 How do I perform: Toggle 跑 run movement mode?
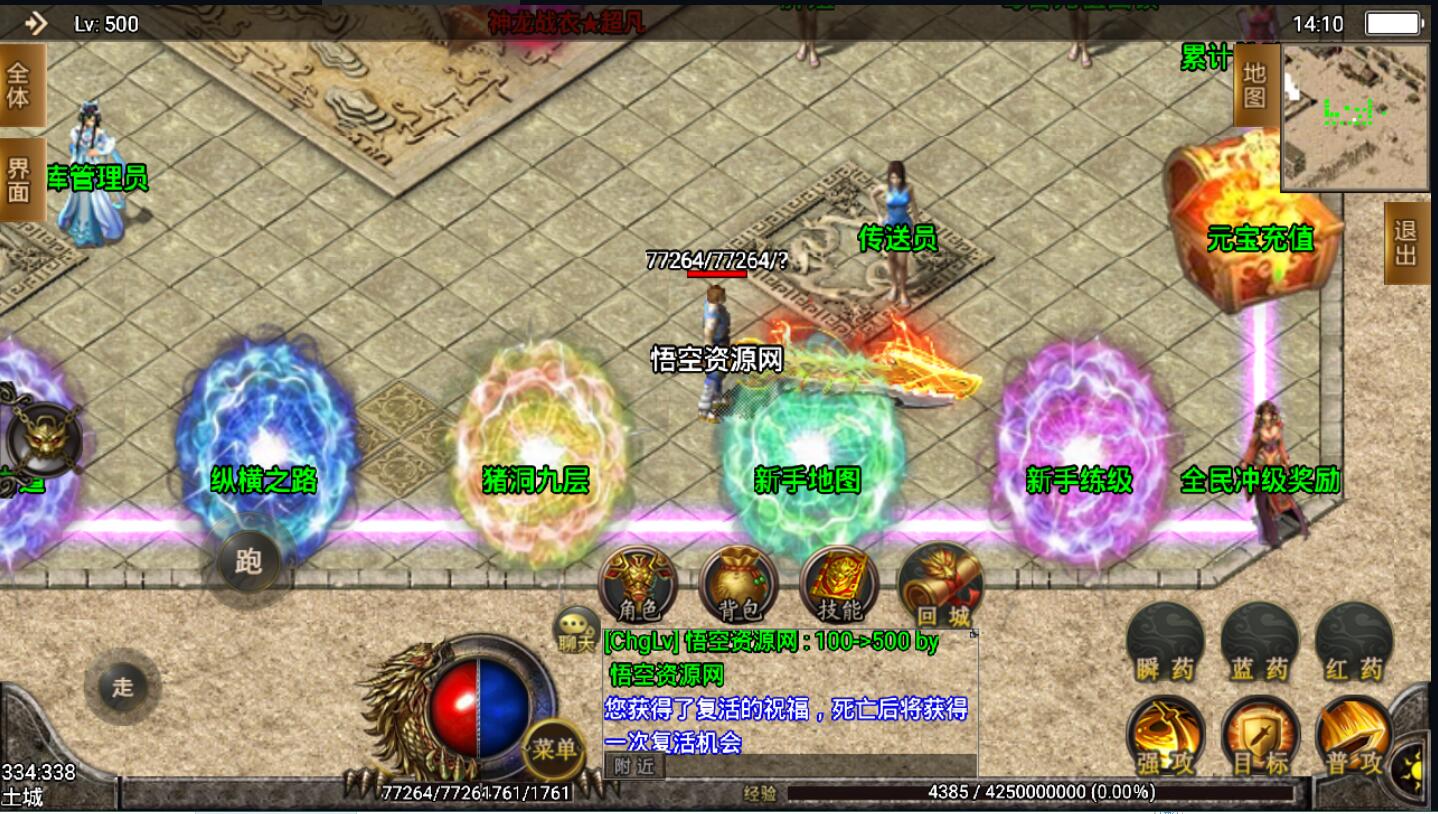tap(248, 561)
